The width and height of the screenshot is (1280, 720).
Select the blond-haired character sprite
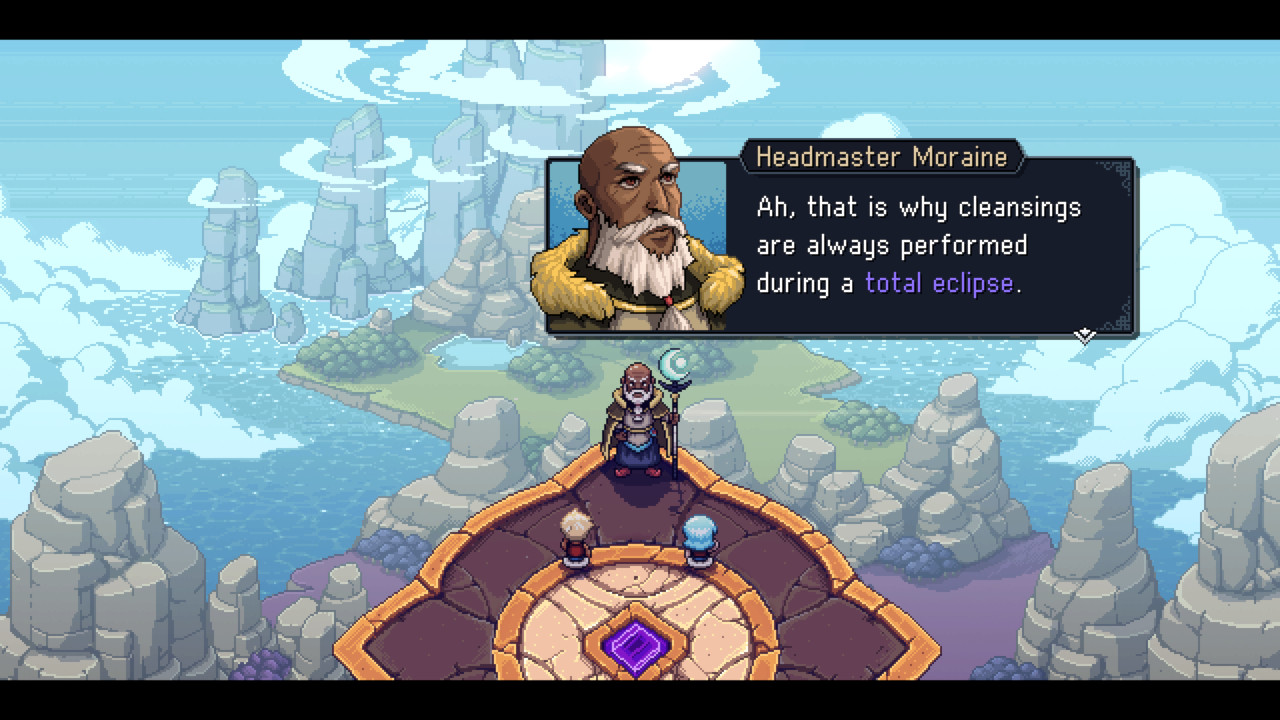click(575, 535)
